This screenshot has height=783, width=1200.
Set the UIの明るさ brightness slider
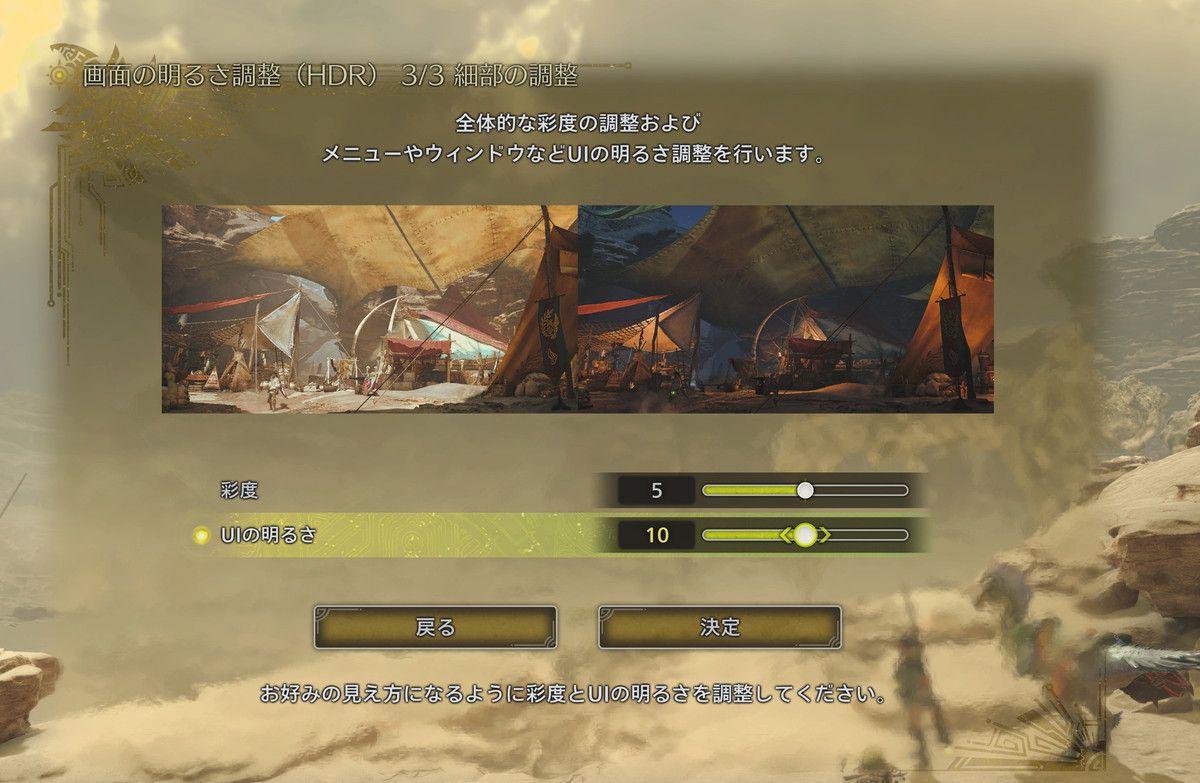[x=805, y=535]
